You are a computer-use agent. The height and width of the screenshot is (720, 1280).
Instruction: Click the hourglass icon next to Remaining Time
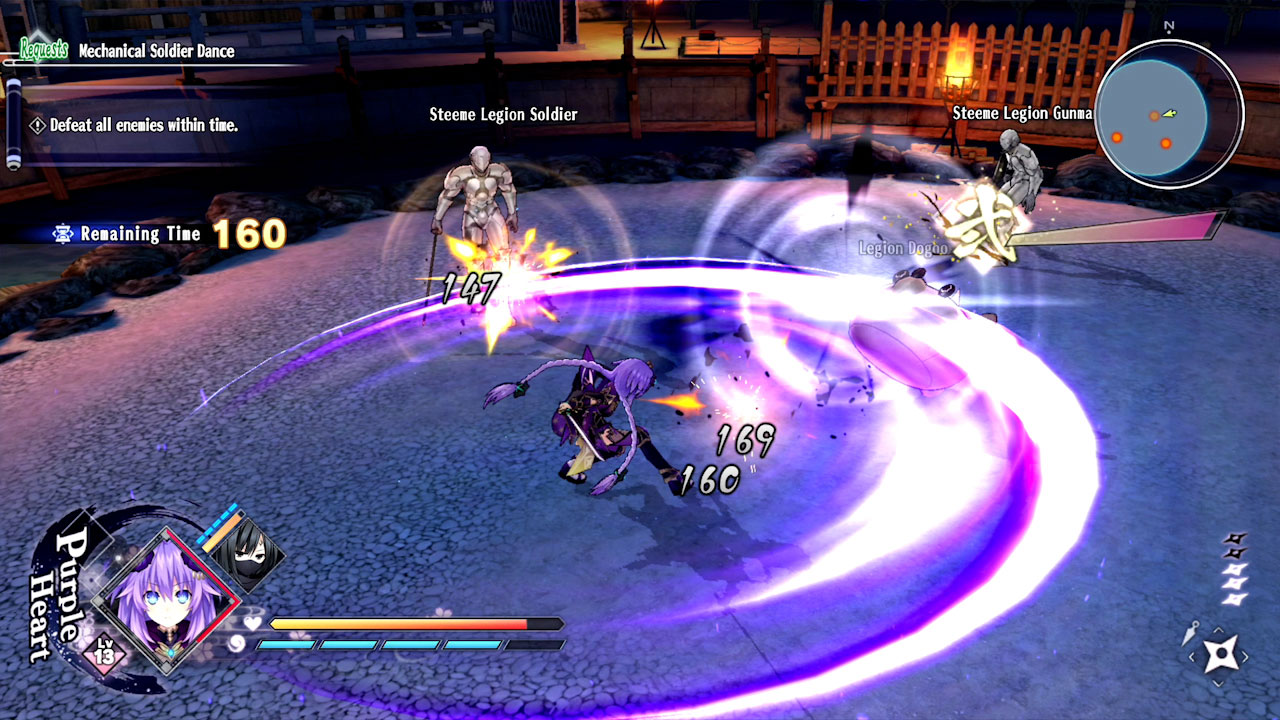click(x=62, y=233)
